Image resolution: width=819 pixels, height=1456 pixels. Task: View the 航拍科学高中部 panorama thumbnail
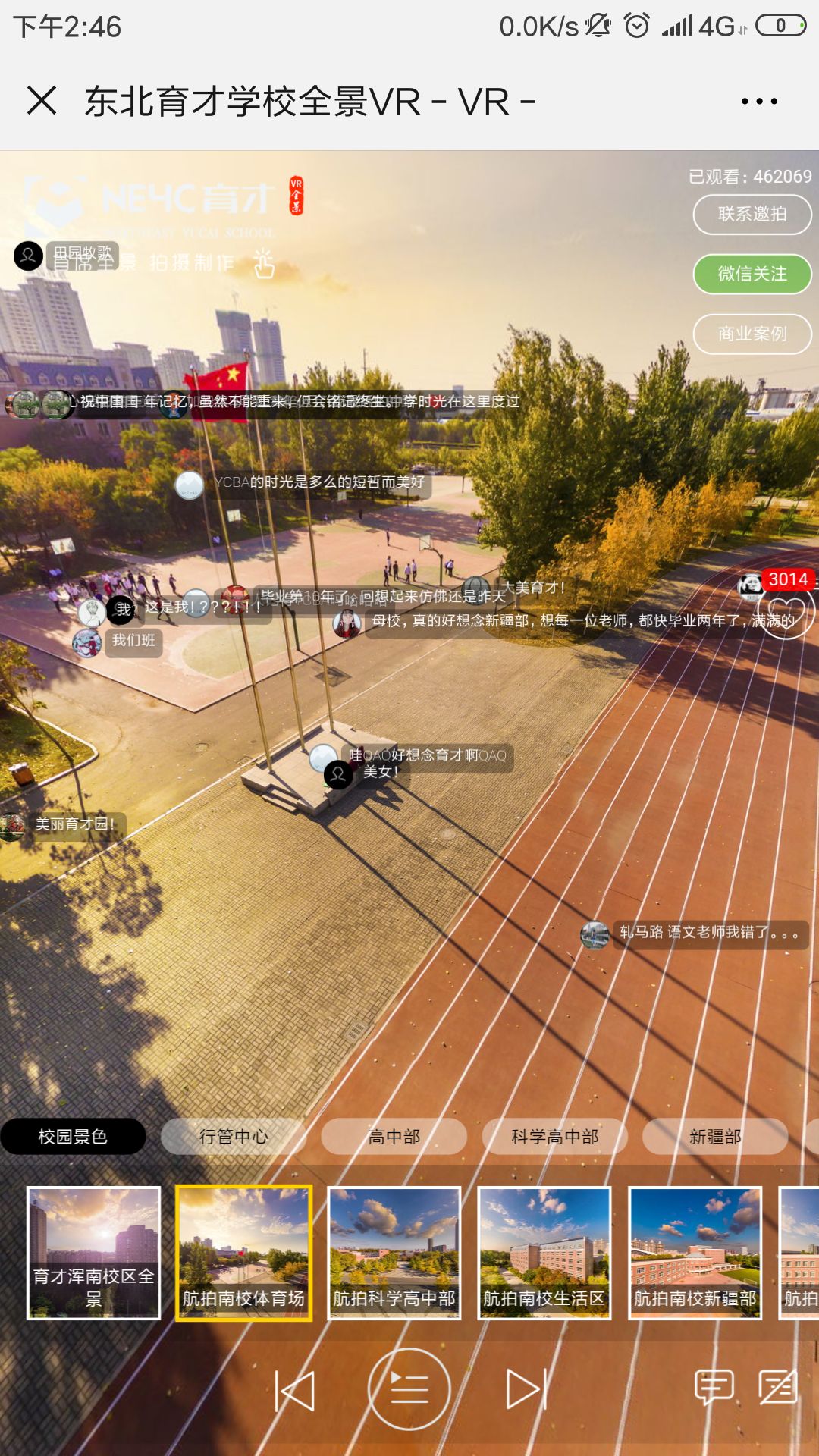(394, 1253)
